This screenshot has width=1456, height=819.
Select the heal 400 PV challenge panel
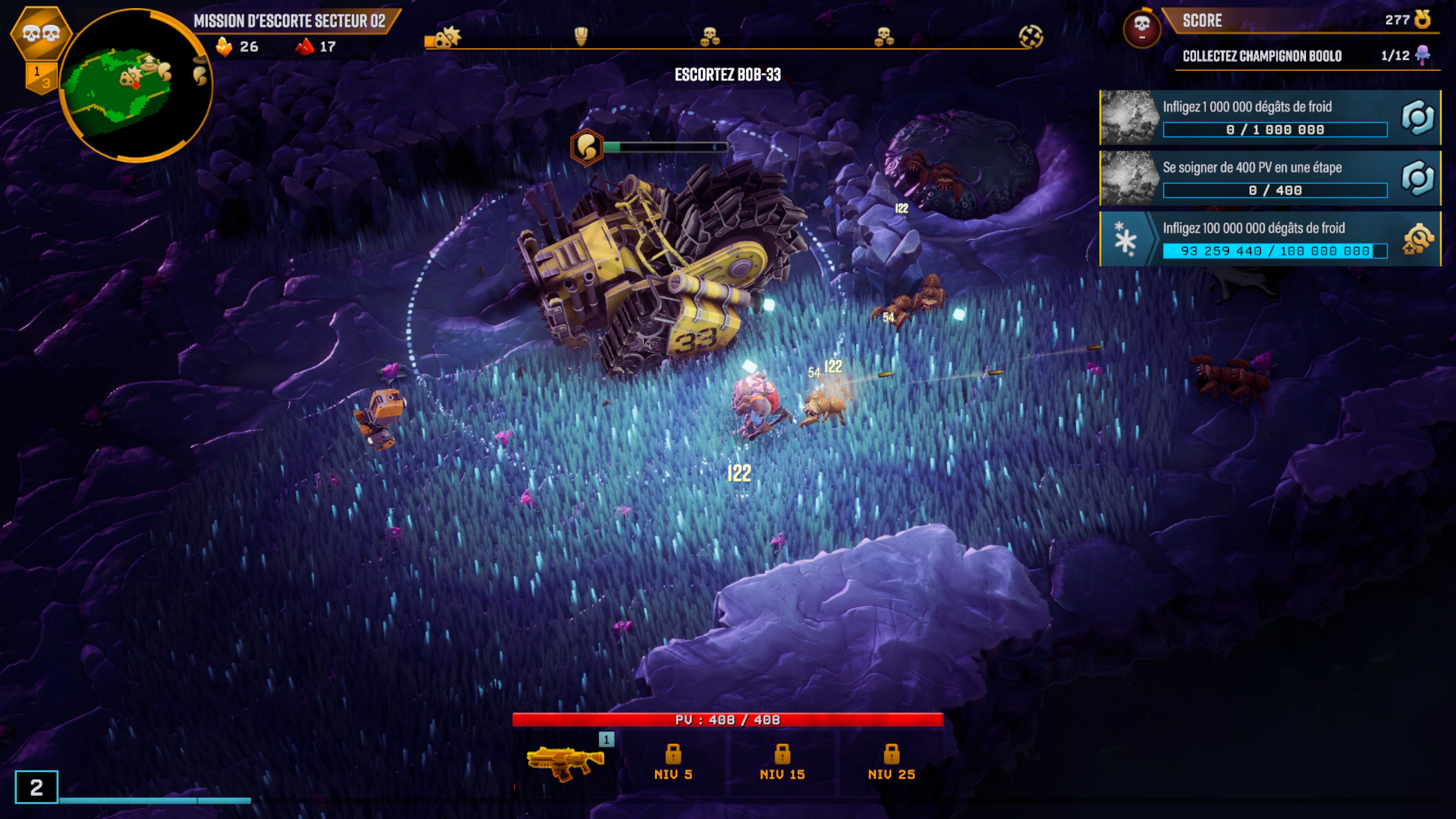coord(1269,178)
